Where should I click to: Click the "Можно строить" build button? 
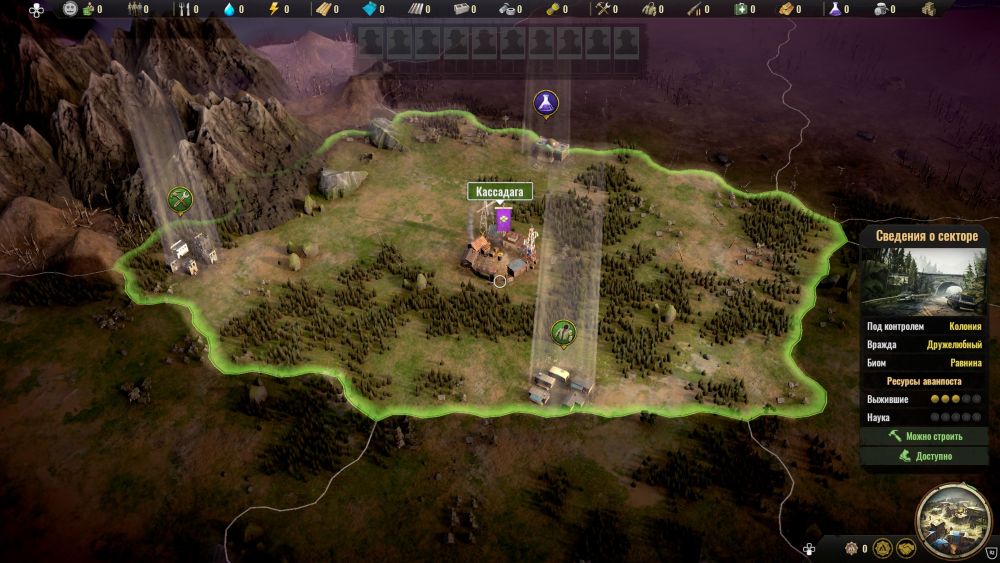tap(924, 437)
